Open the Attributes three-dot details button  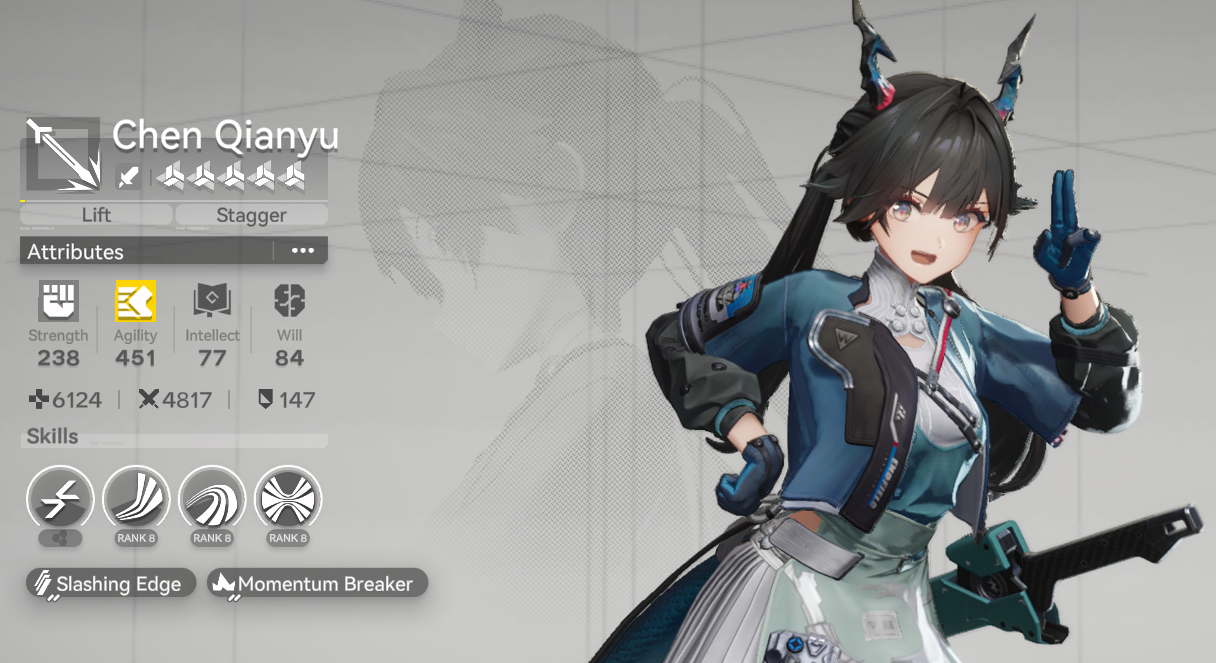click(302, 251)
